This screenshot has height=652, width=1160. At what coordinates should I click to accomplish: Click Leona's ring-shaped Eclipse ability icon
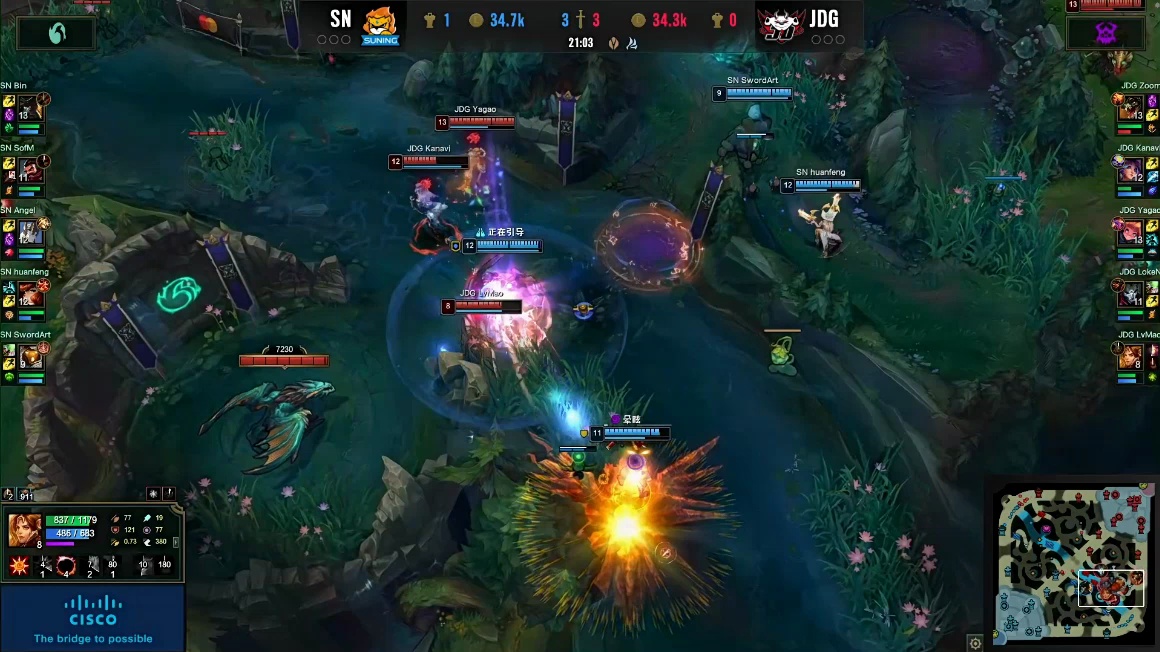[x=66, y=566]
